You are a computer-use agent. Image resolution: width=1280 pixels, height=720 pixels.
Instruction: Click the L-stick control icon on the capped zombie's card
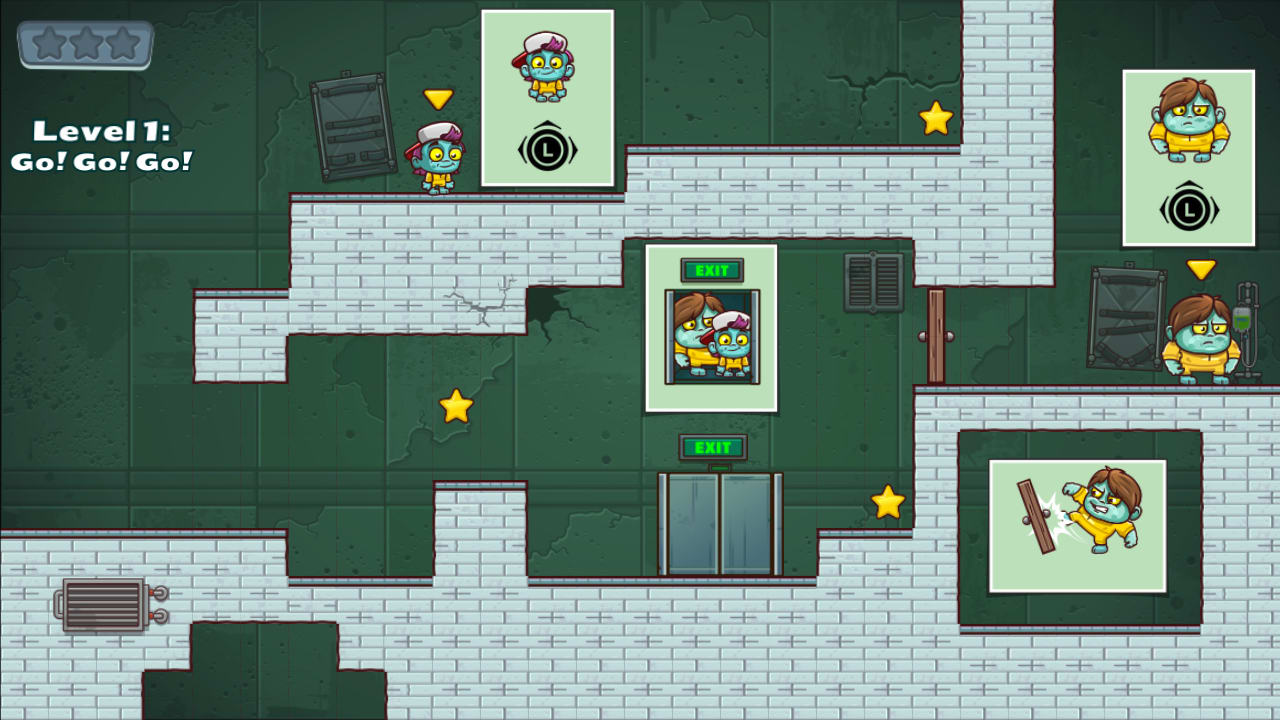pos(548,146)
